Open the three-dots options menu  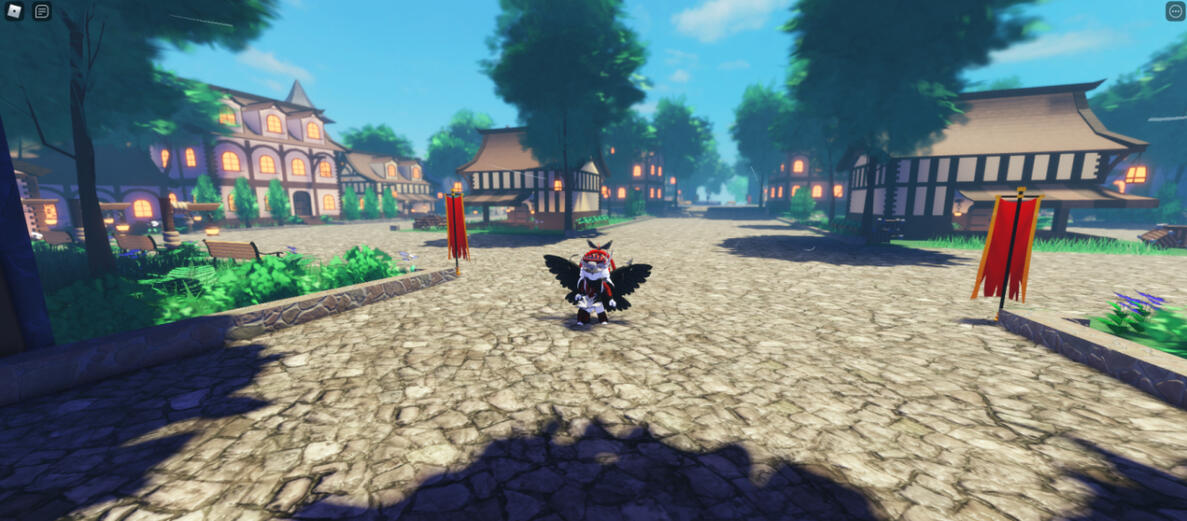(1175, 11)
